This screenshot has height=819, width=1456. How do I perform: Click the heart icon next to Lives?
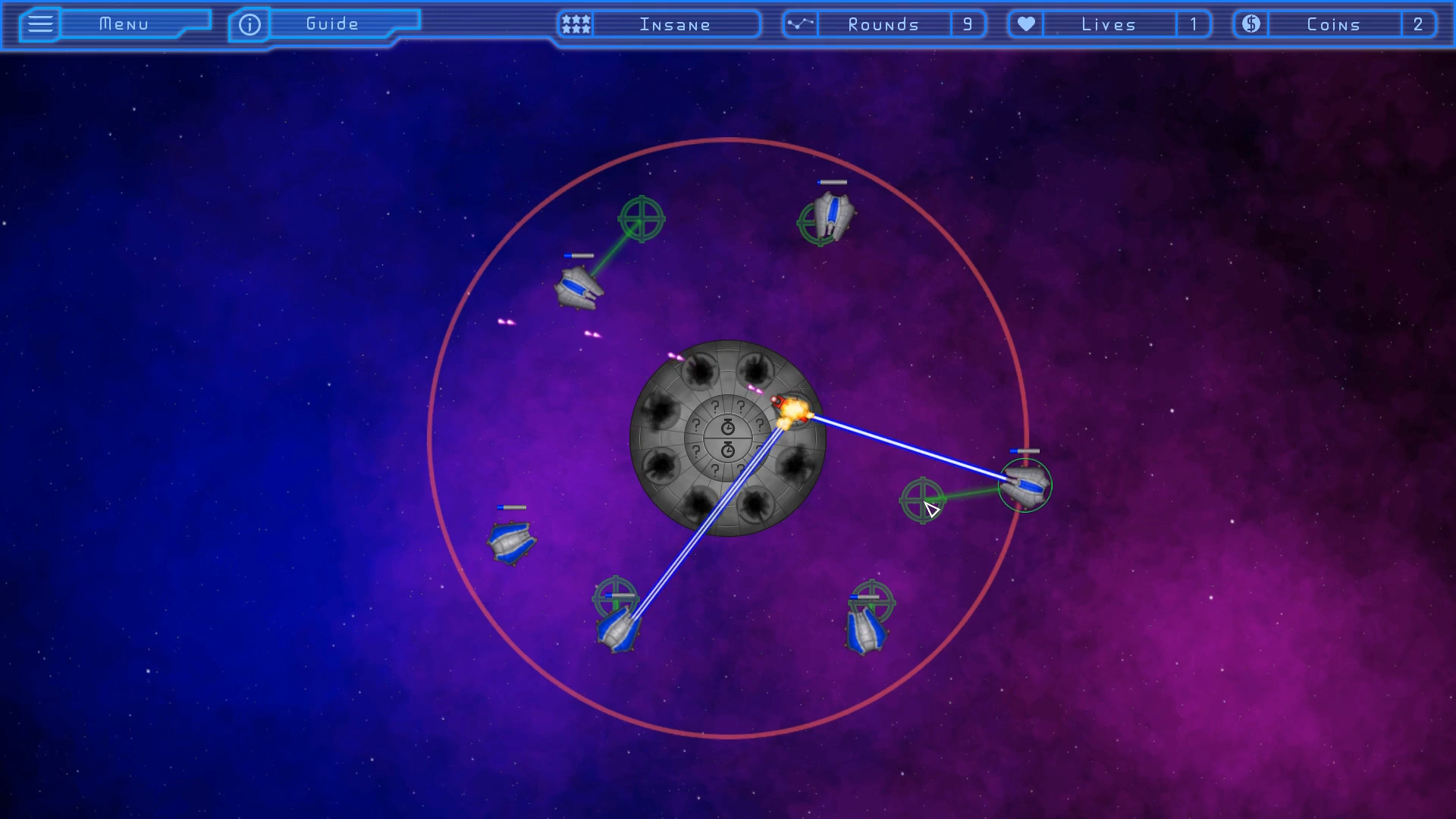coord(1025,24)
